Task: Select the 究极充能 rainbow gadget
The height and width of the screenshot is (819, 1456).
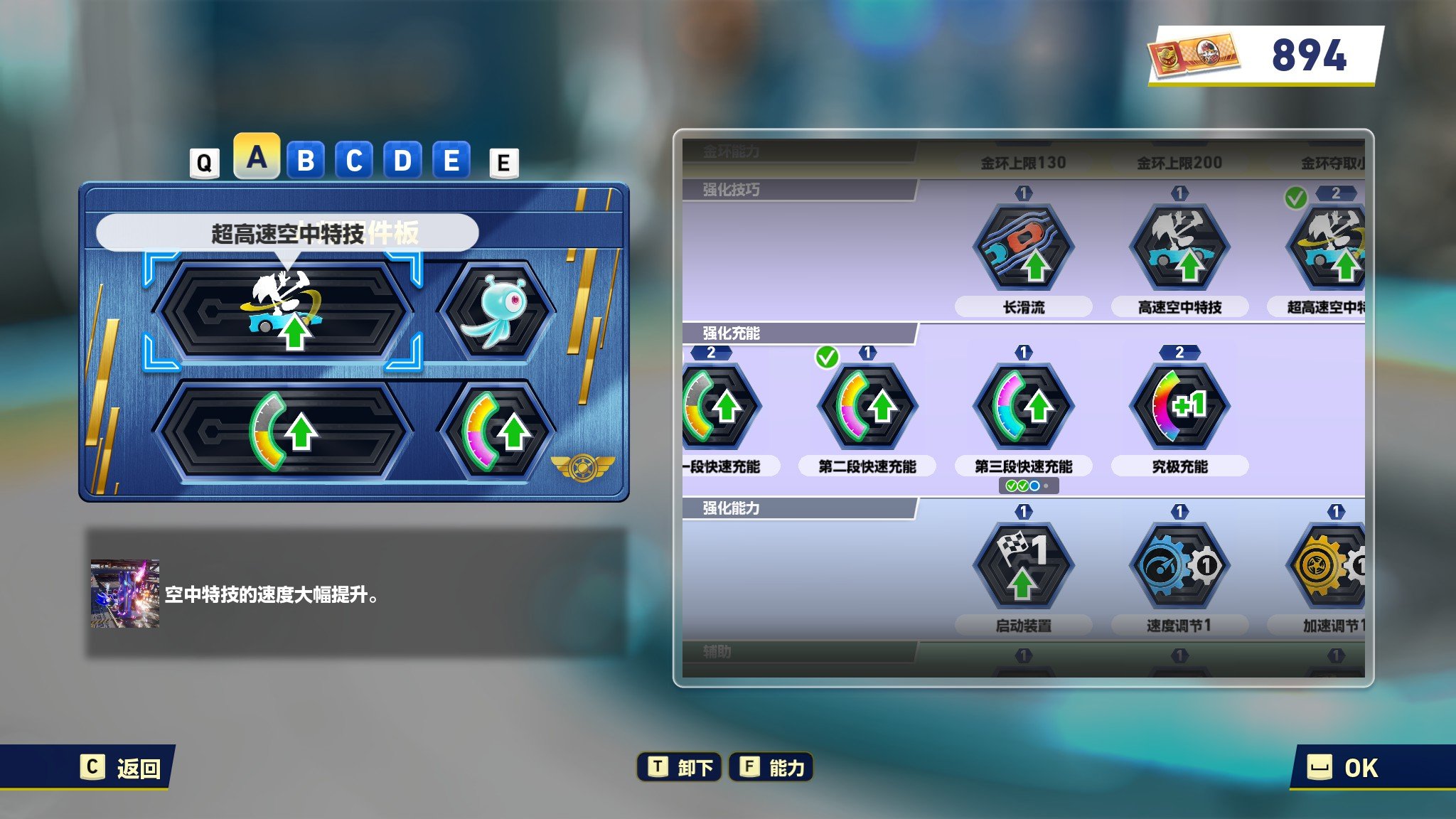Action: point(1179,407)
